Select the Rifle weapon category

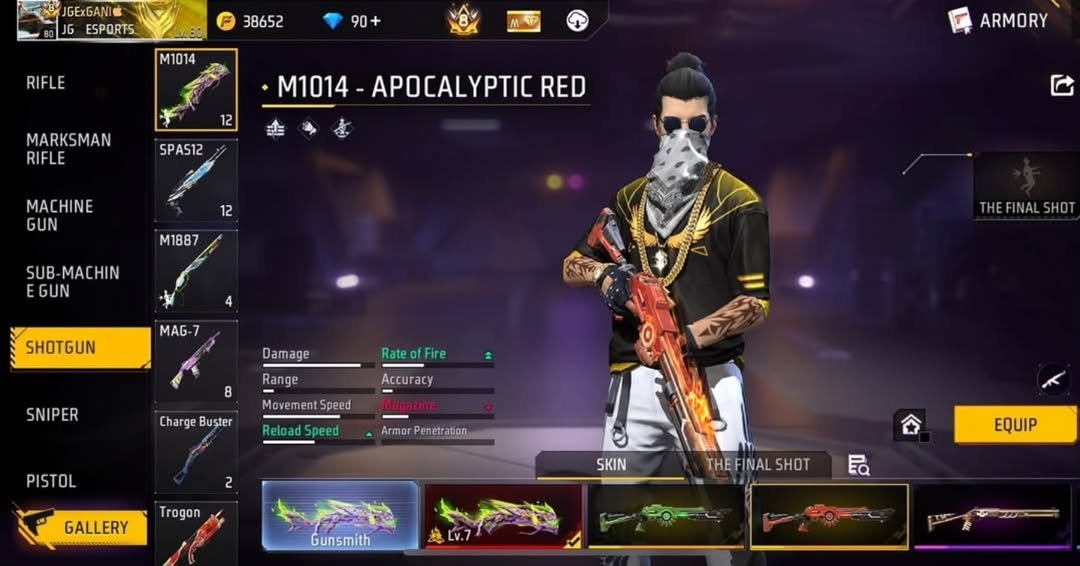[46, 83]
